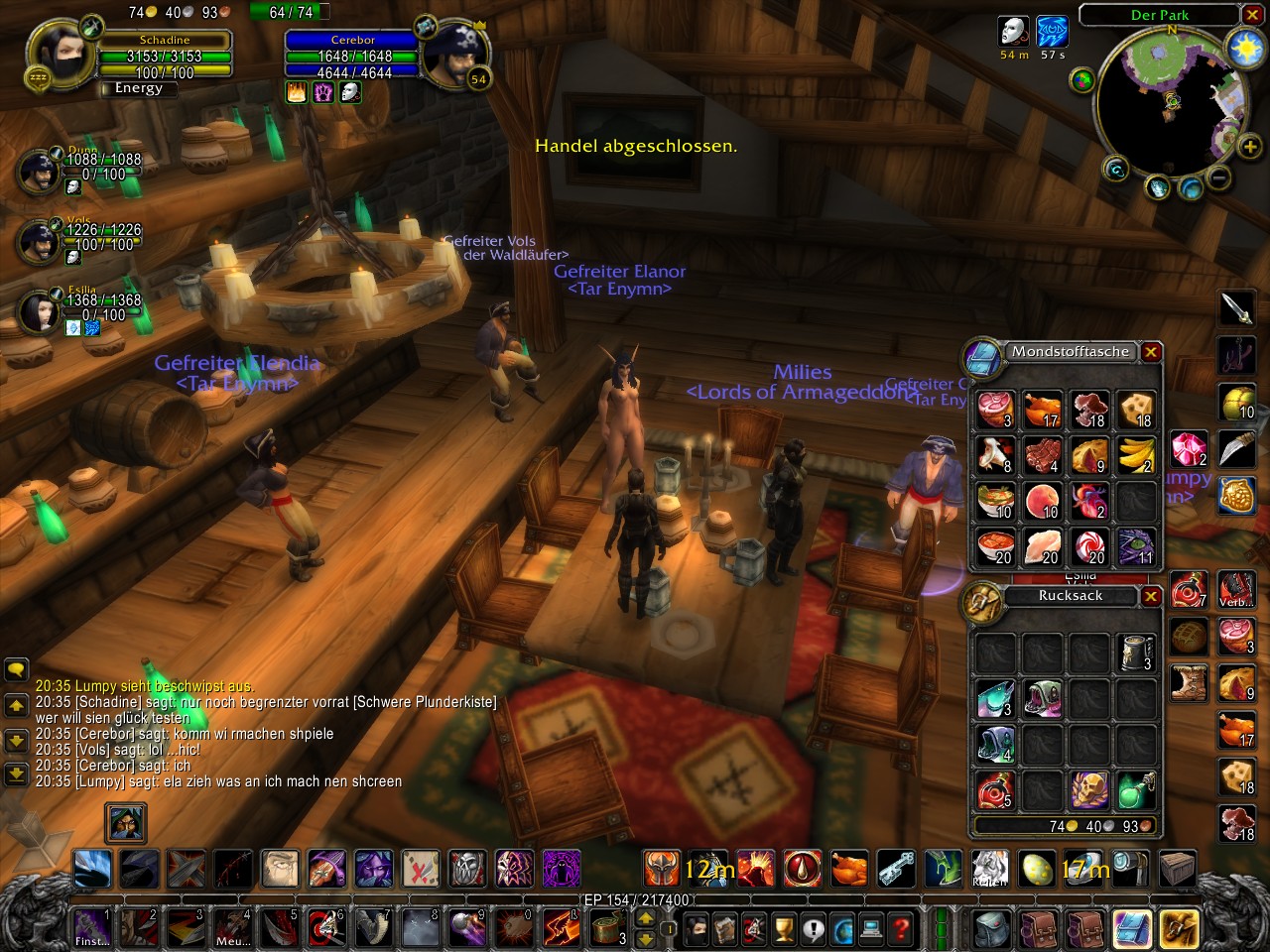Click the character info icon in the micro menu
Viewport: 1270px width, 952px height.
696,930
